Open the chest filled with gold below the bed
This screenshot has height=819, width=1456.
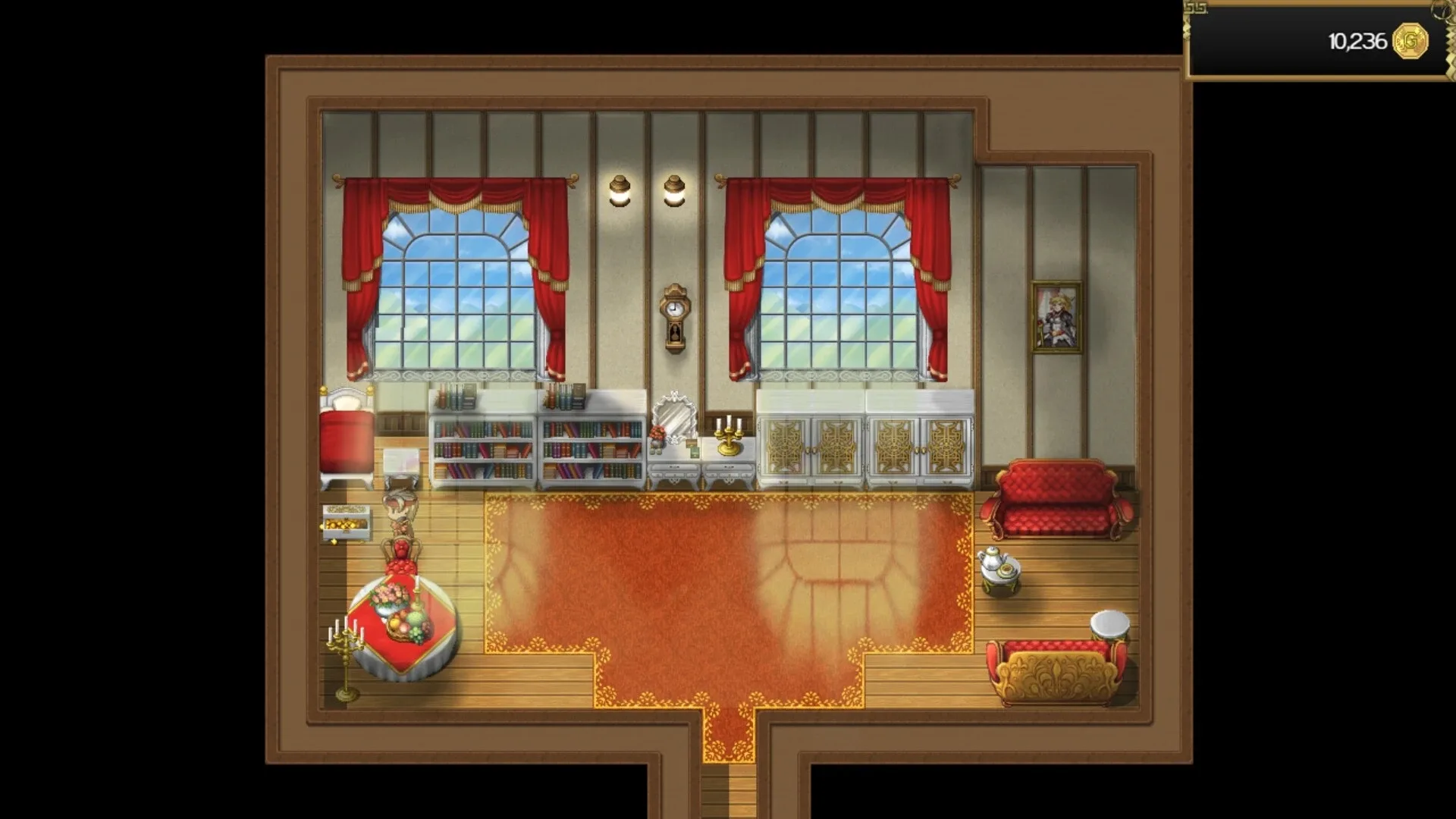(347, 523)
